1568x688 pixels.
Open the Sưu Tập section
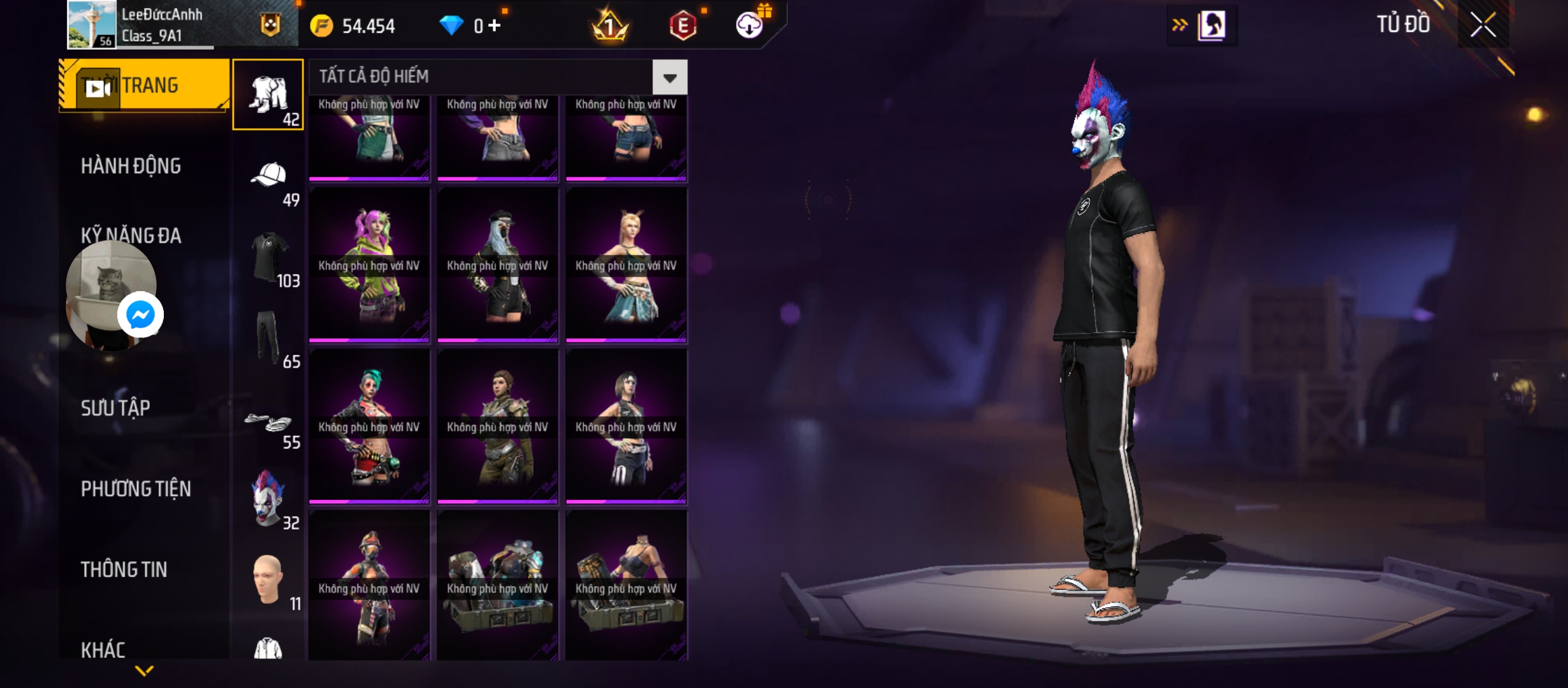[x=115, y=408]
